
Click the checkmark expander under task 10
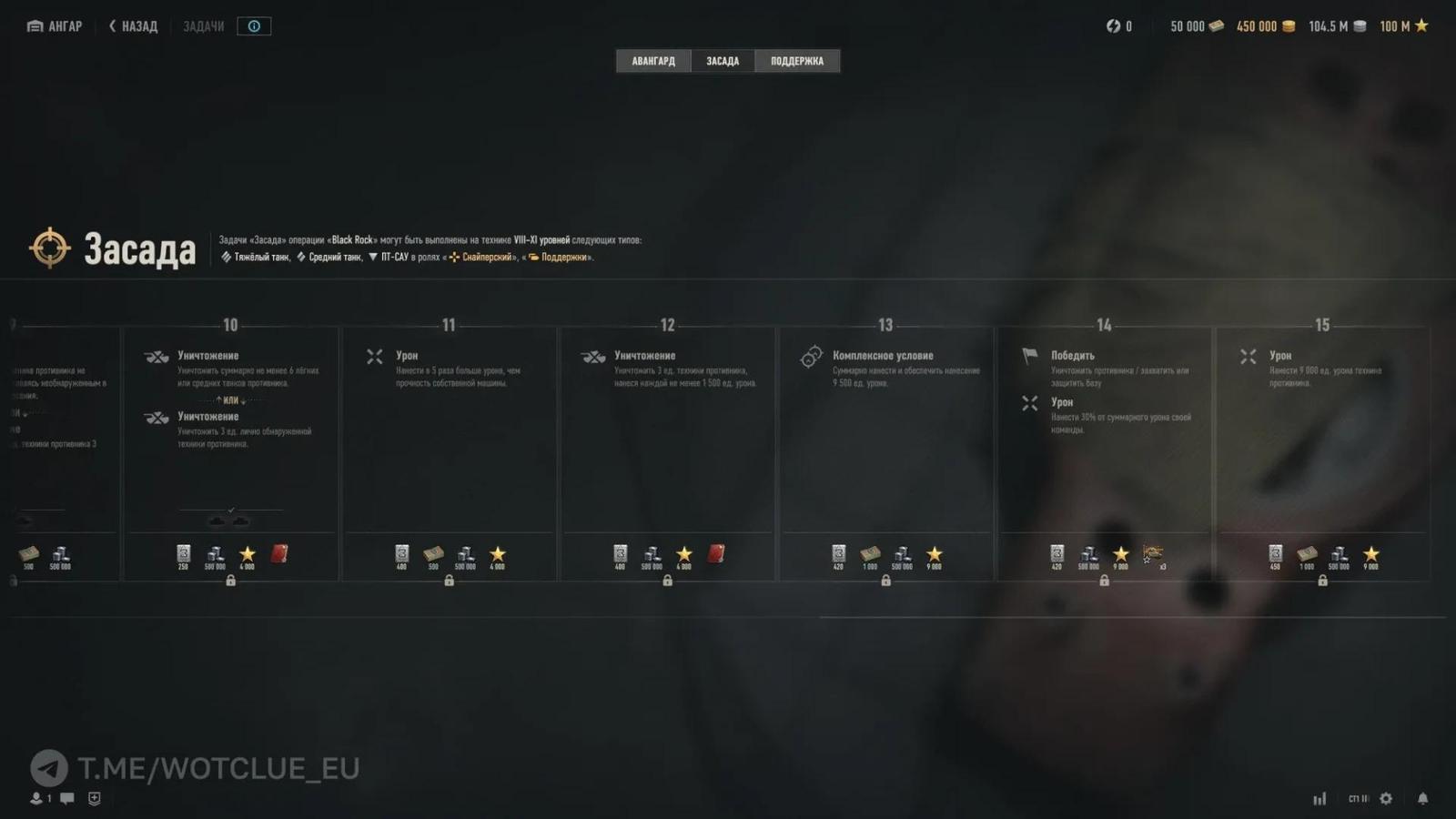pyautogui.click(x=230, y=510)
